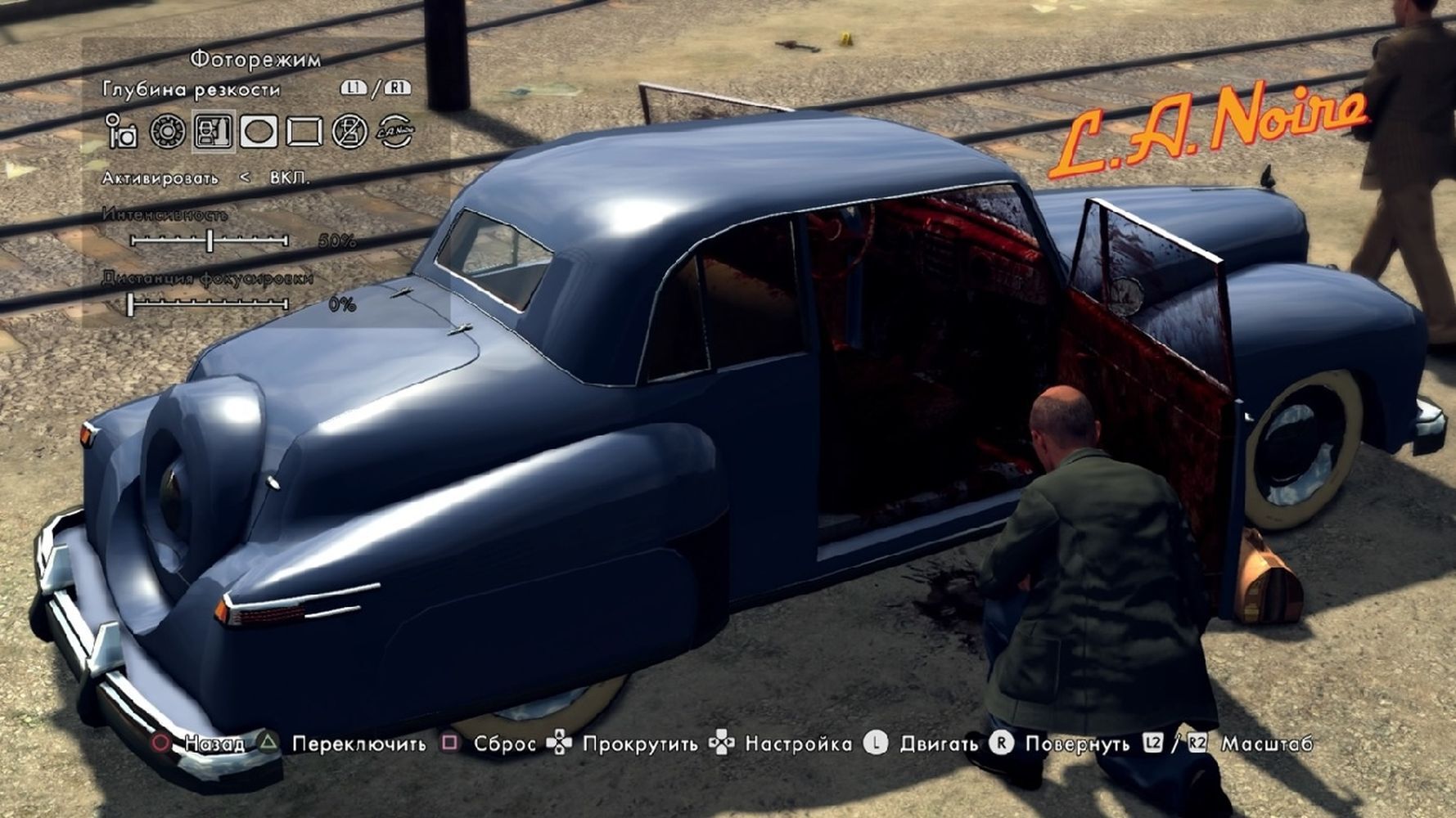1456x818 pixels.
Task: Select the depth of field portrait icon
Action: [x=214, y=132]
